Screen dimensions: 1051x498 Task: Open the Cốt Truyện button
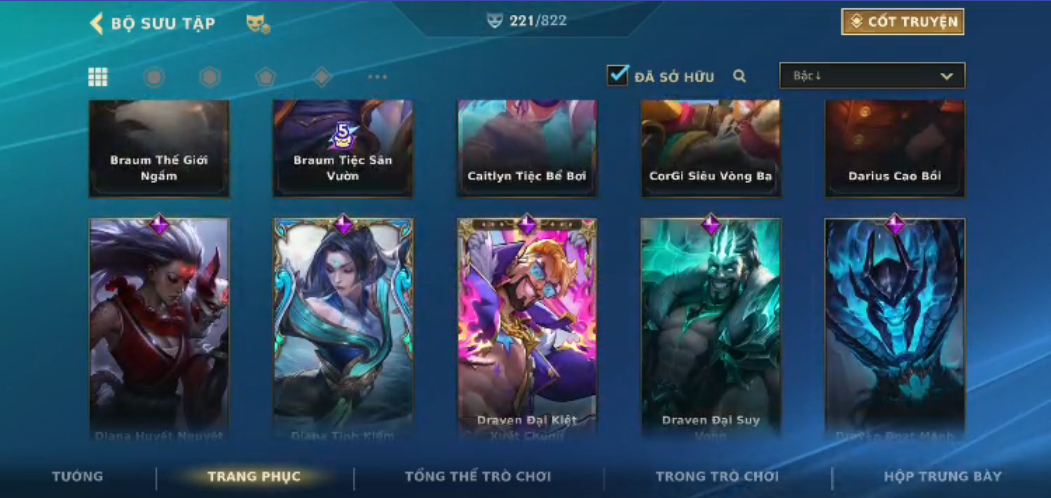click(902, 22)
